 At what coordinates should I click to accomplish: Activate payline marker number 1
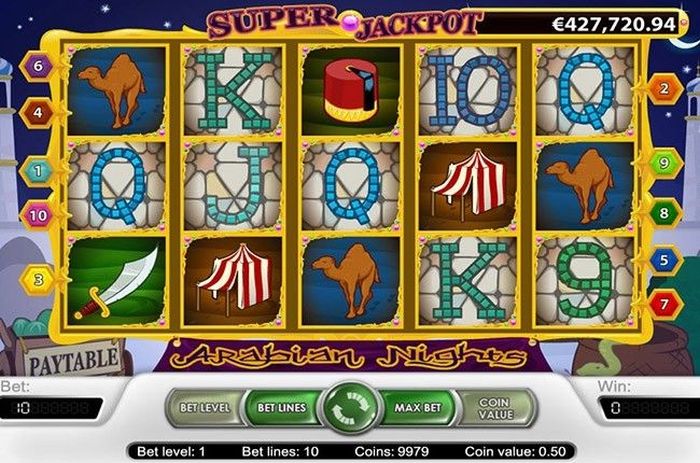tap(37, 170)
